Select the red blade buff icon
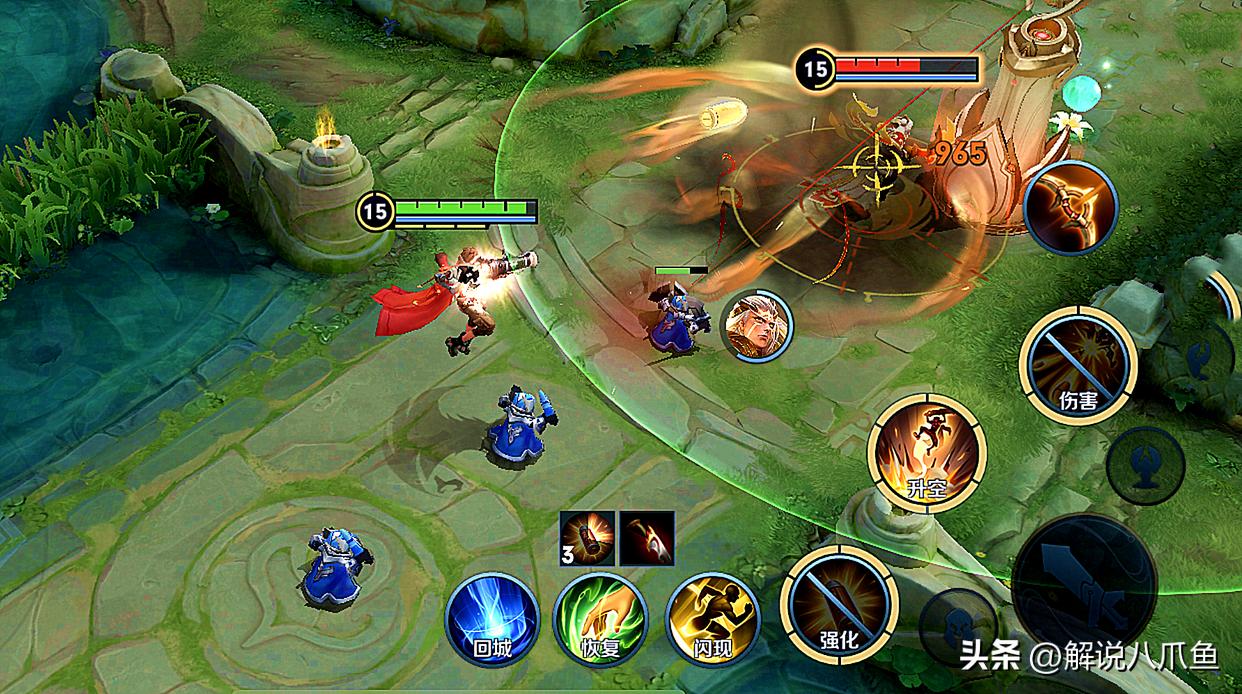This screenshot has height=694, width=1242. 647,538
